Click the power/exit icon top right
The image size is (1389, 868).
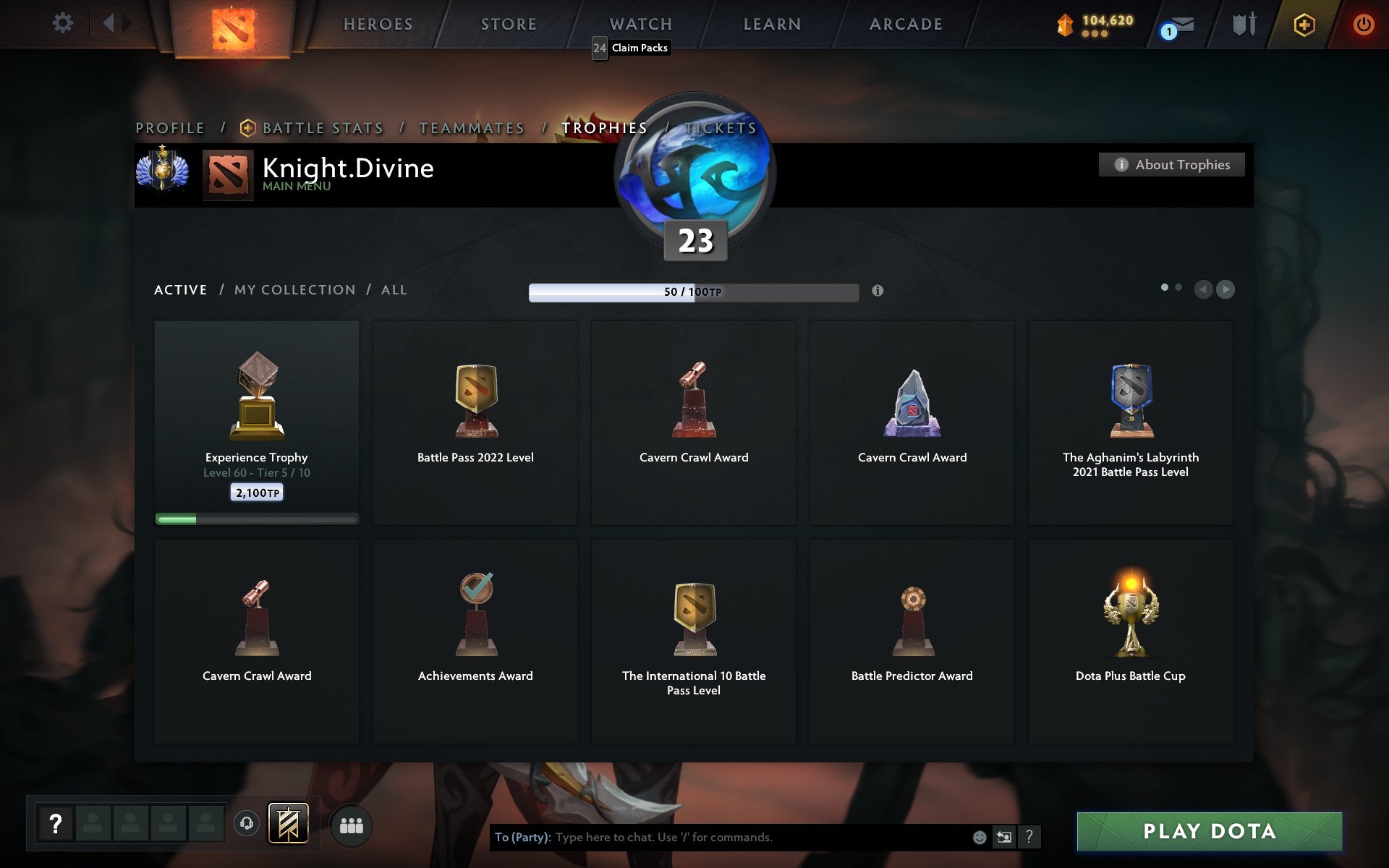1364,23
